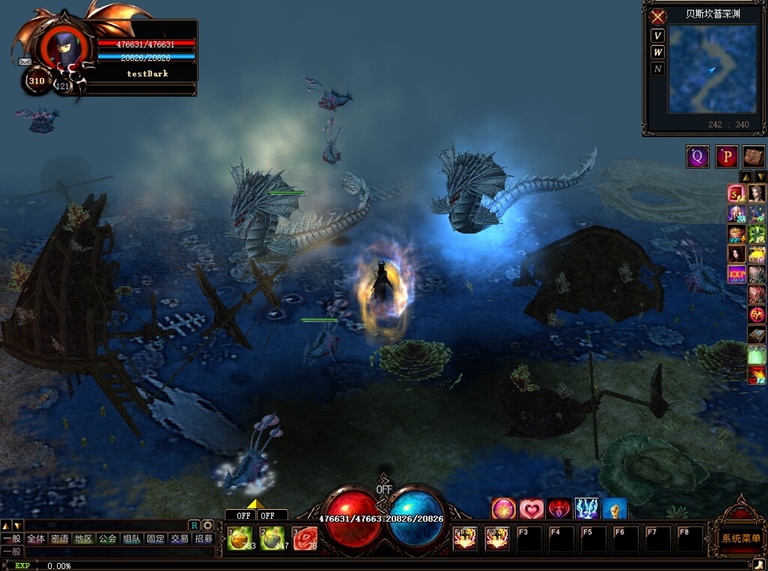Select the V button beside the minimap
The image size is (768, 571).
tap(657, 36)
